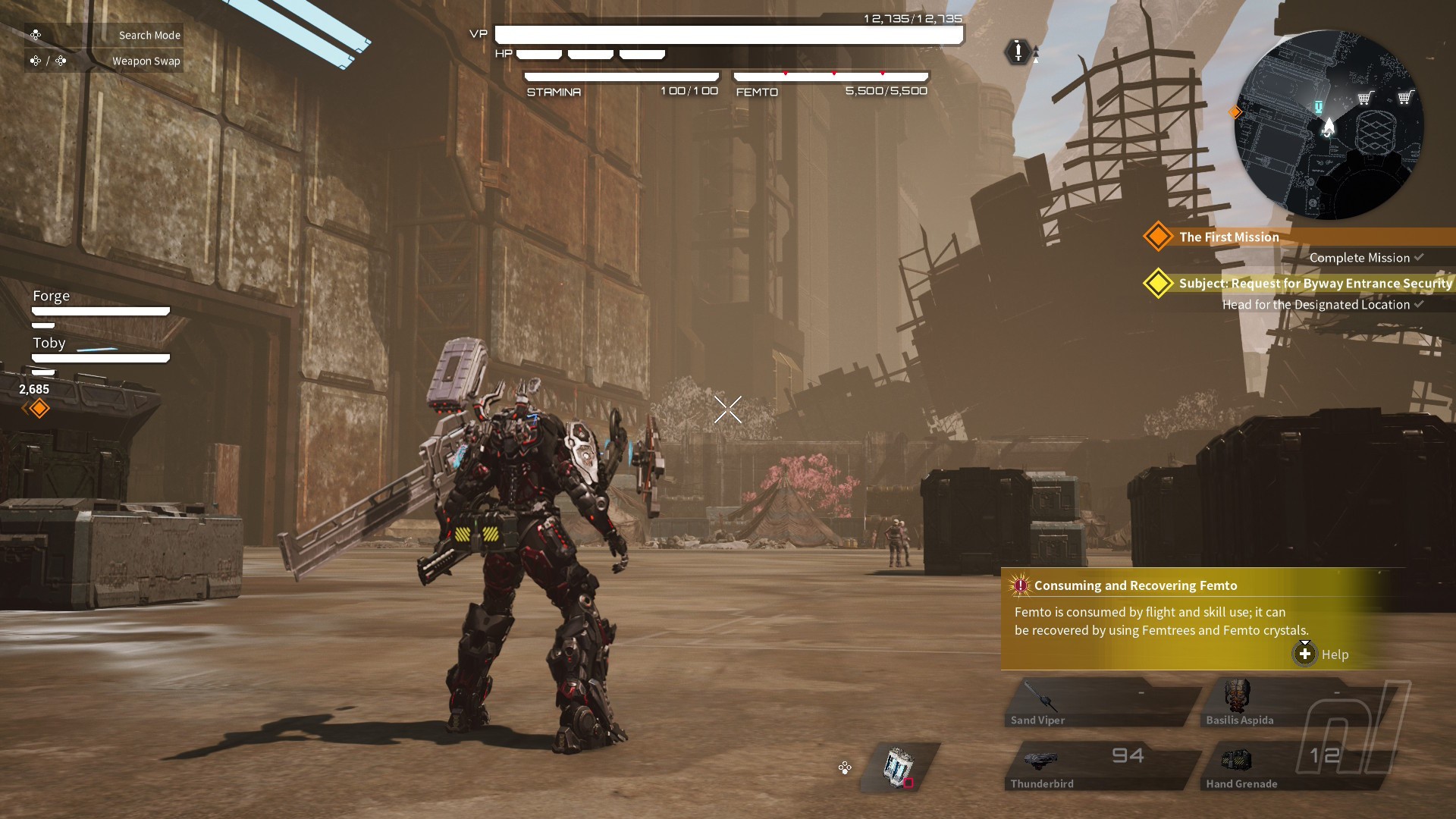Open the circular minimap
The width and height of the screenshot is (1456, 819).
point(1329,125)
